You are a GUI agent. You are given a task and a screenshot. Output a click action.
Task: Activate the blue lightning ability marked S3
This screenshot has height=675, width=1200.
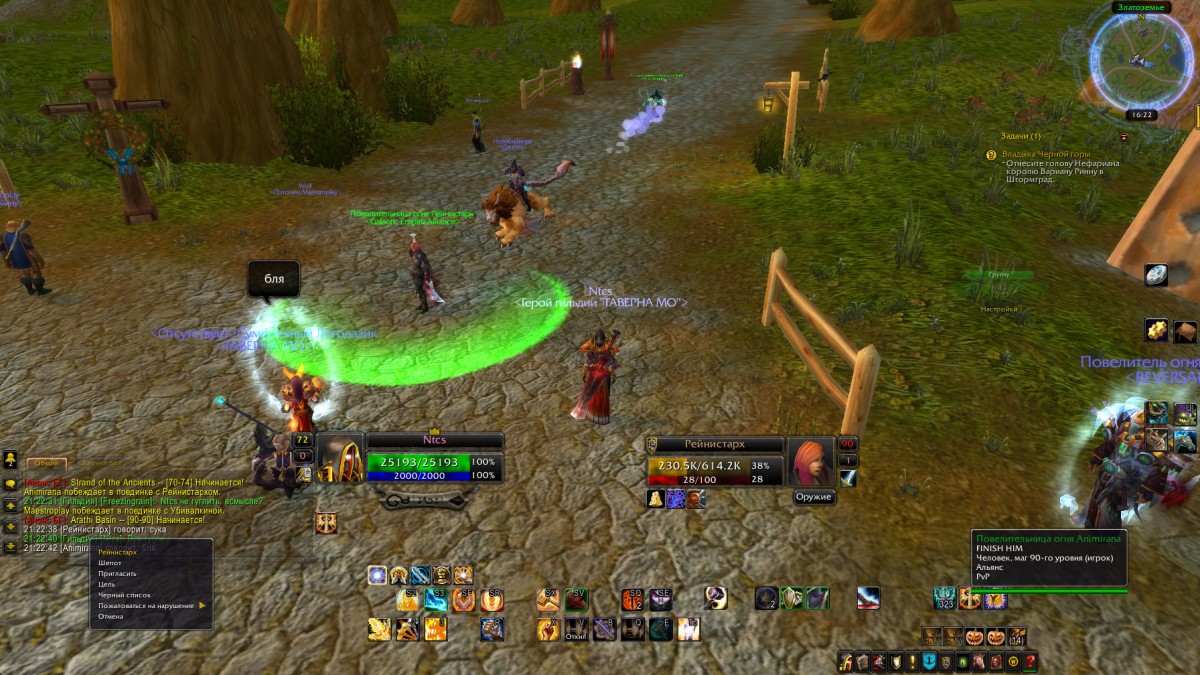tap(436, 600)
